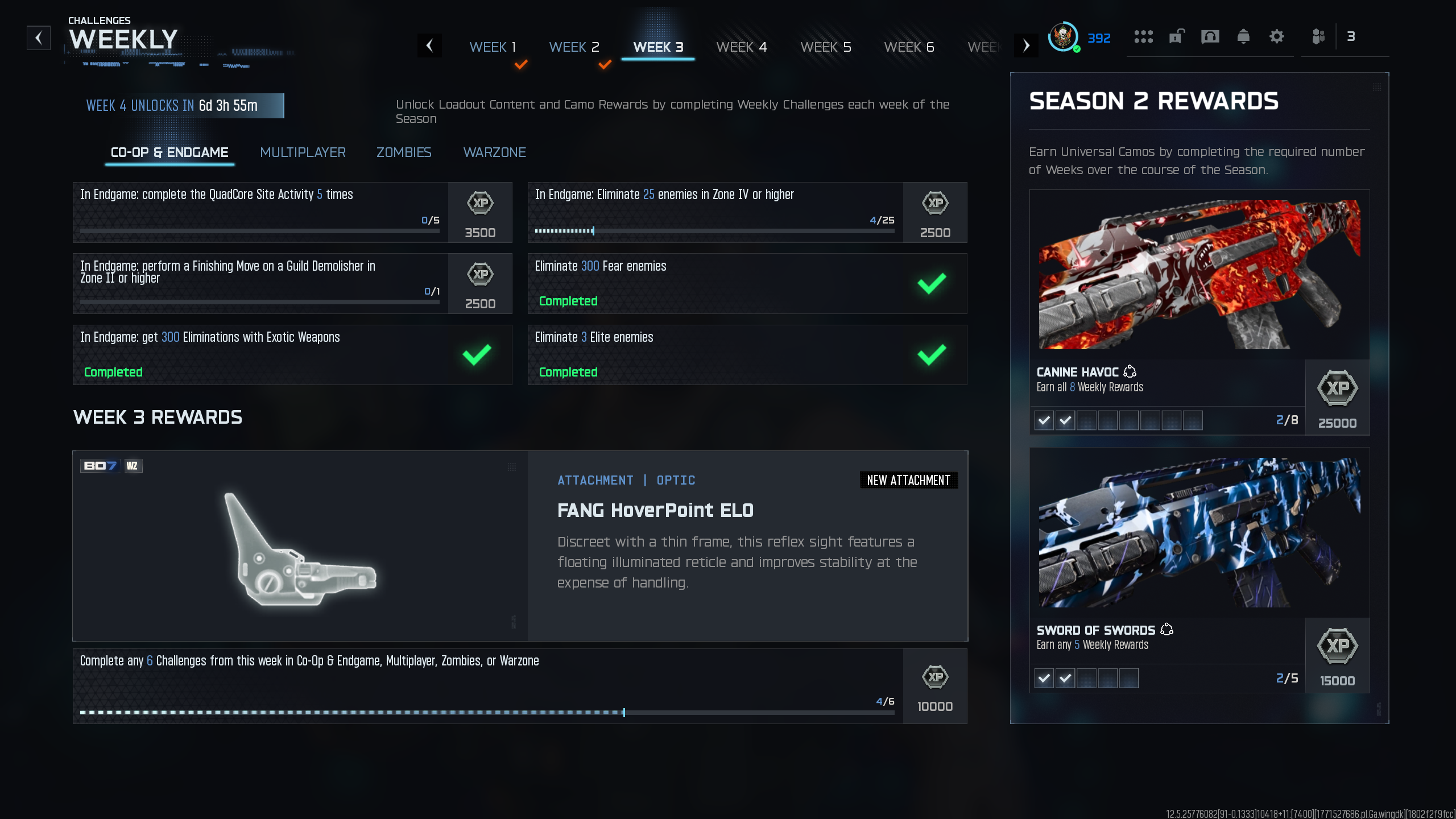The image size is (1456, 819).
Task: Click the right arrow to reveal more weeks
Action: pyautogui.click(x=1026, y=45)
